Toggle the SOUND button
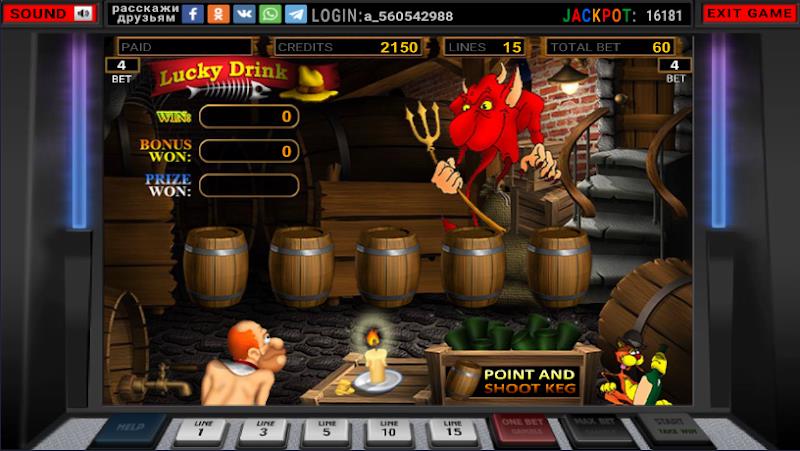Image resolution: width=800 pixels, height=451 pixels. [x=50, y=14]
